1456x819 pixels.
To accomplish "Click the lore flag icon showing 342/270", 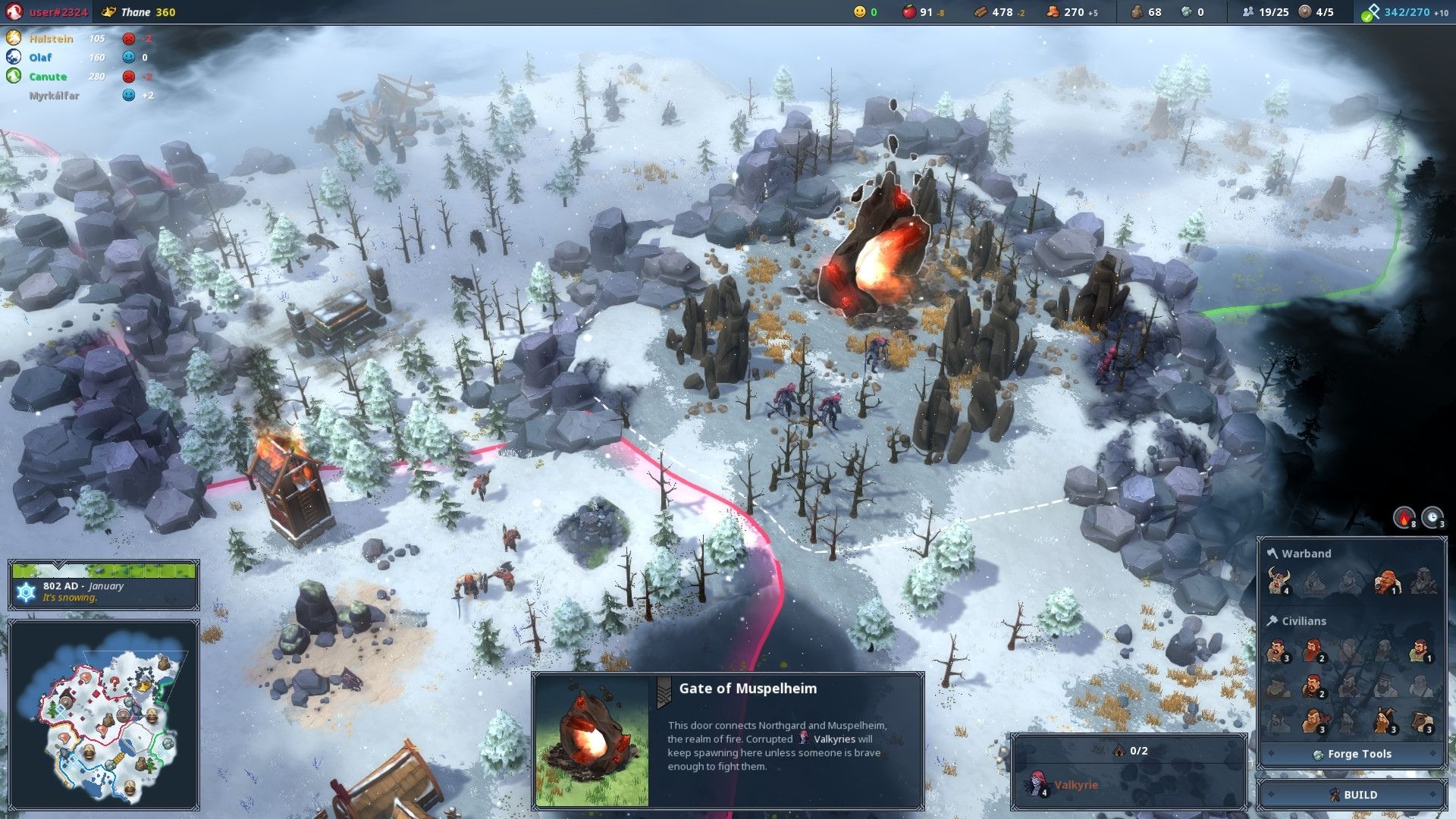I will coord(1371,12).
